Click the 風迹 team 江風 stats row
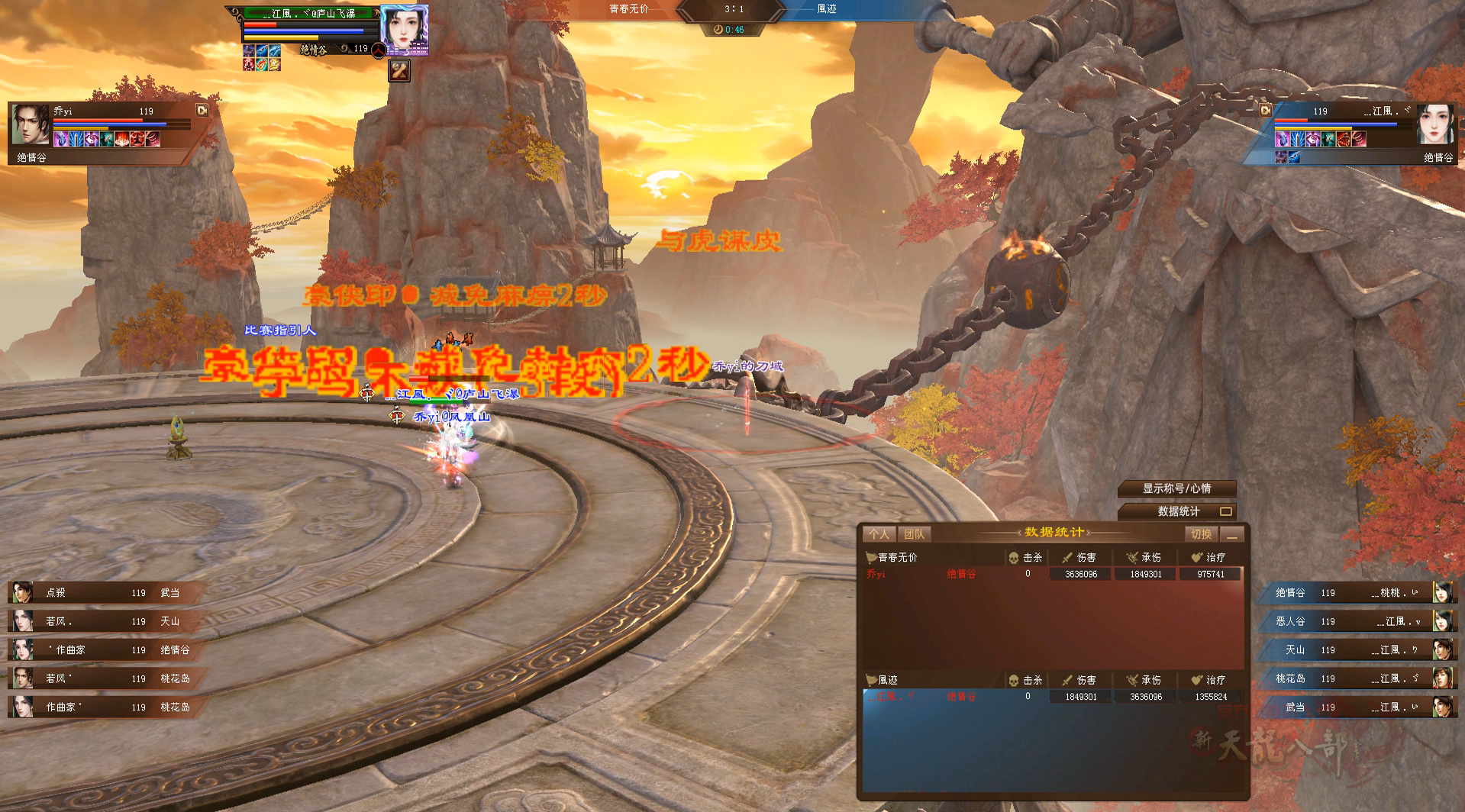The height and width of the screenshot is (812, 1465). coord(1052,697)
